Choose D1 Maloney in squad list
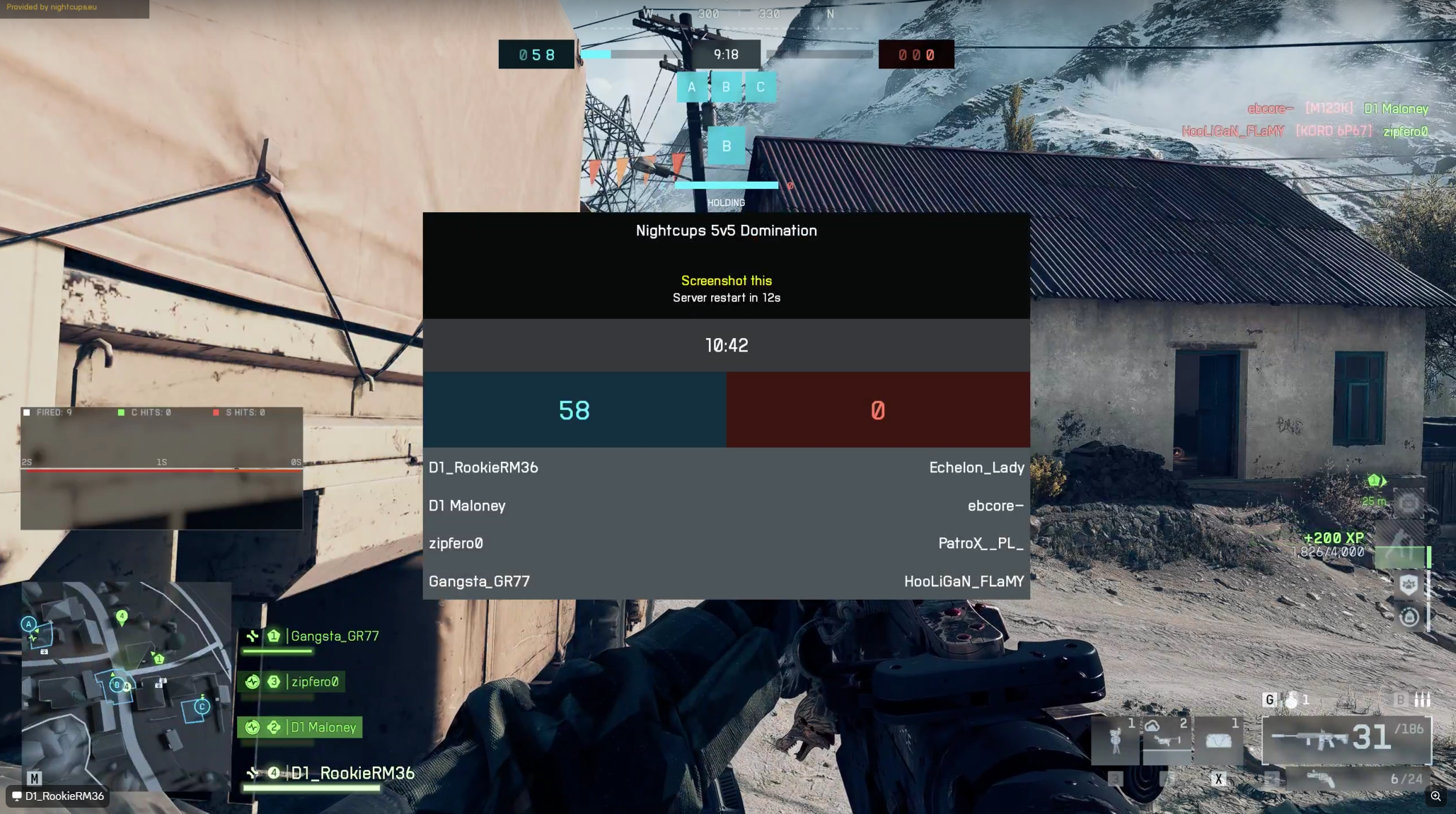1456x814 pixels. [323, 728]
